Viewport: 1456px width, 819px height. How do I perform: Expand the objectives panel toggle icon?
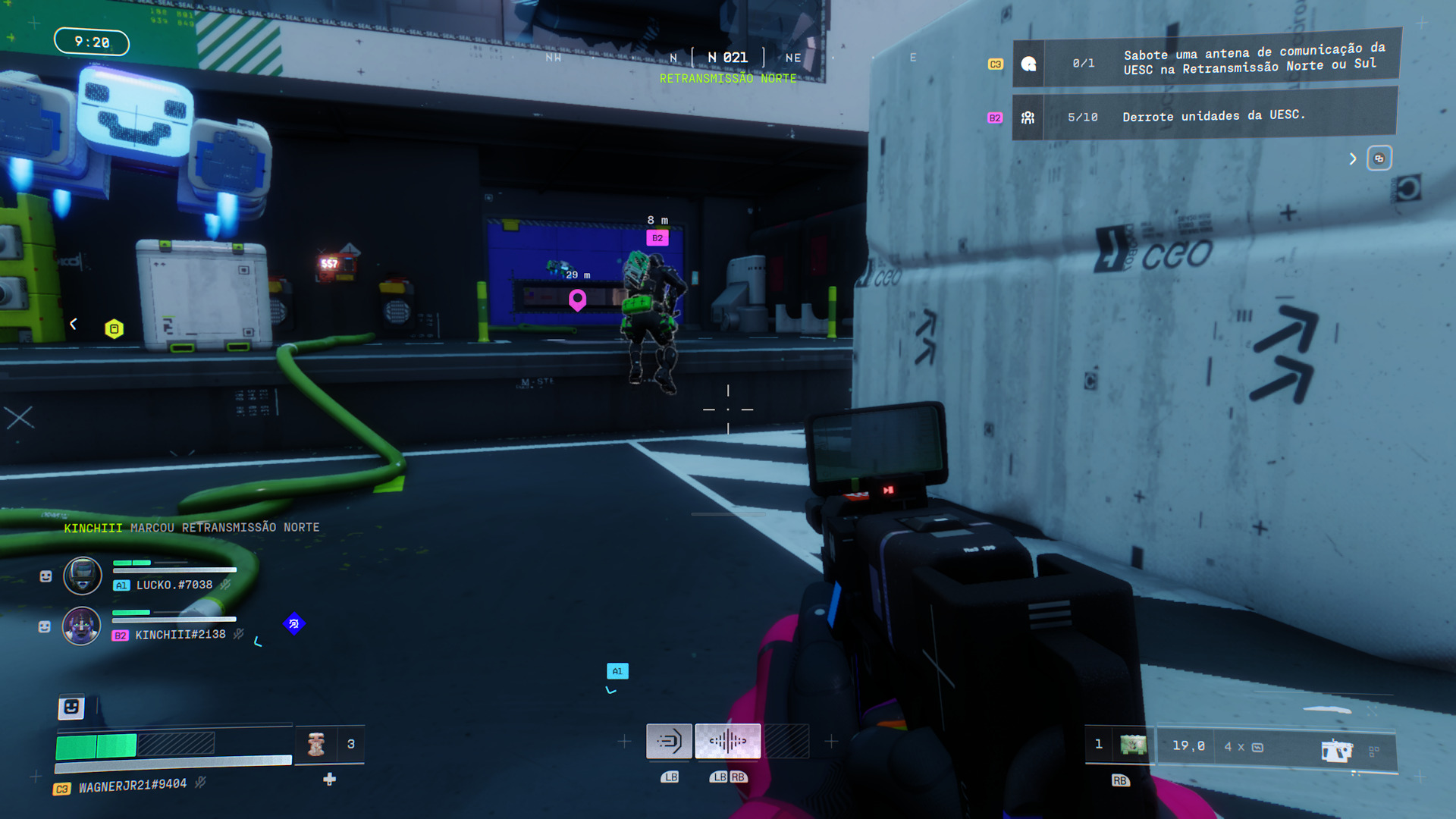pos(1379,158)
